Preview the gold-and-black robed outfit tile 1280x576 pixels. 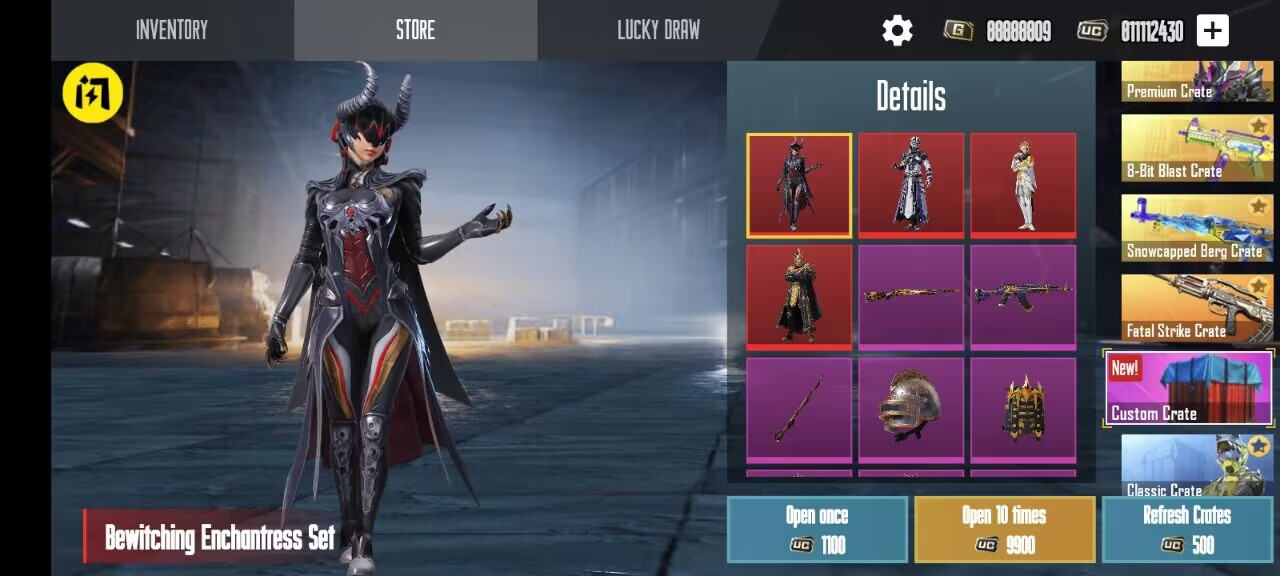click(799, 296)
